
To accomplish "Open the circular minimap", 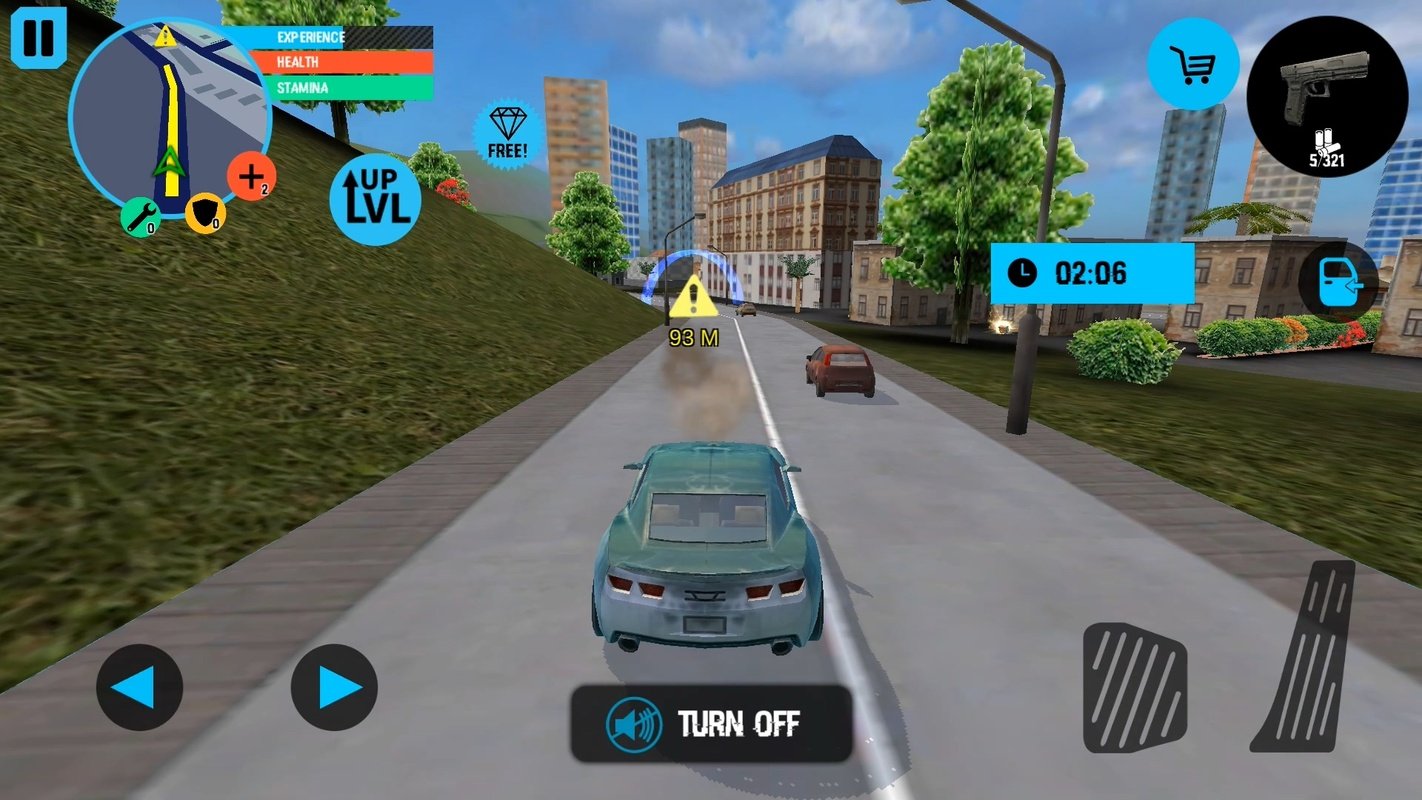I will [x=169, y=117].
